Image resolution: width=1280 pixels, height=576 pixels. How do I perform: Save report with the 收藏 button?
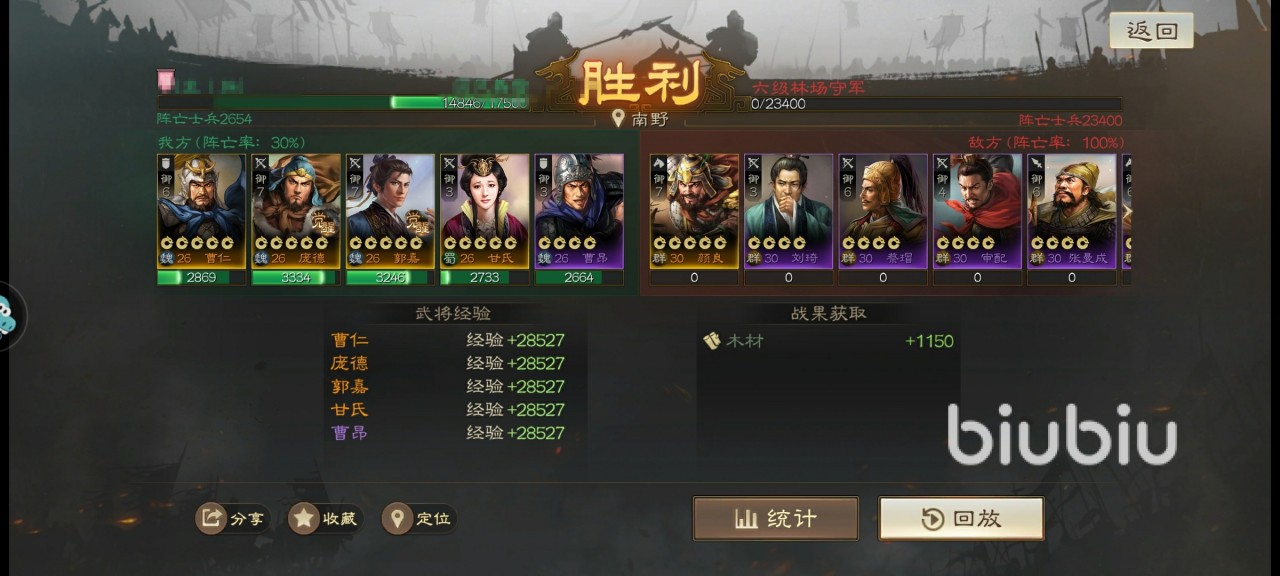pos(325,518)
